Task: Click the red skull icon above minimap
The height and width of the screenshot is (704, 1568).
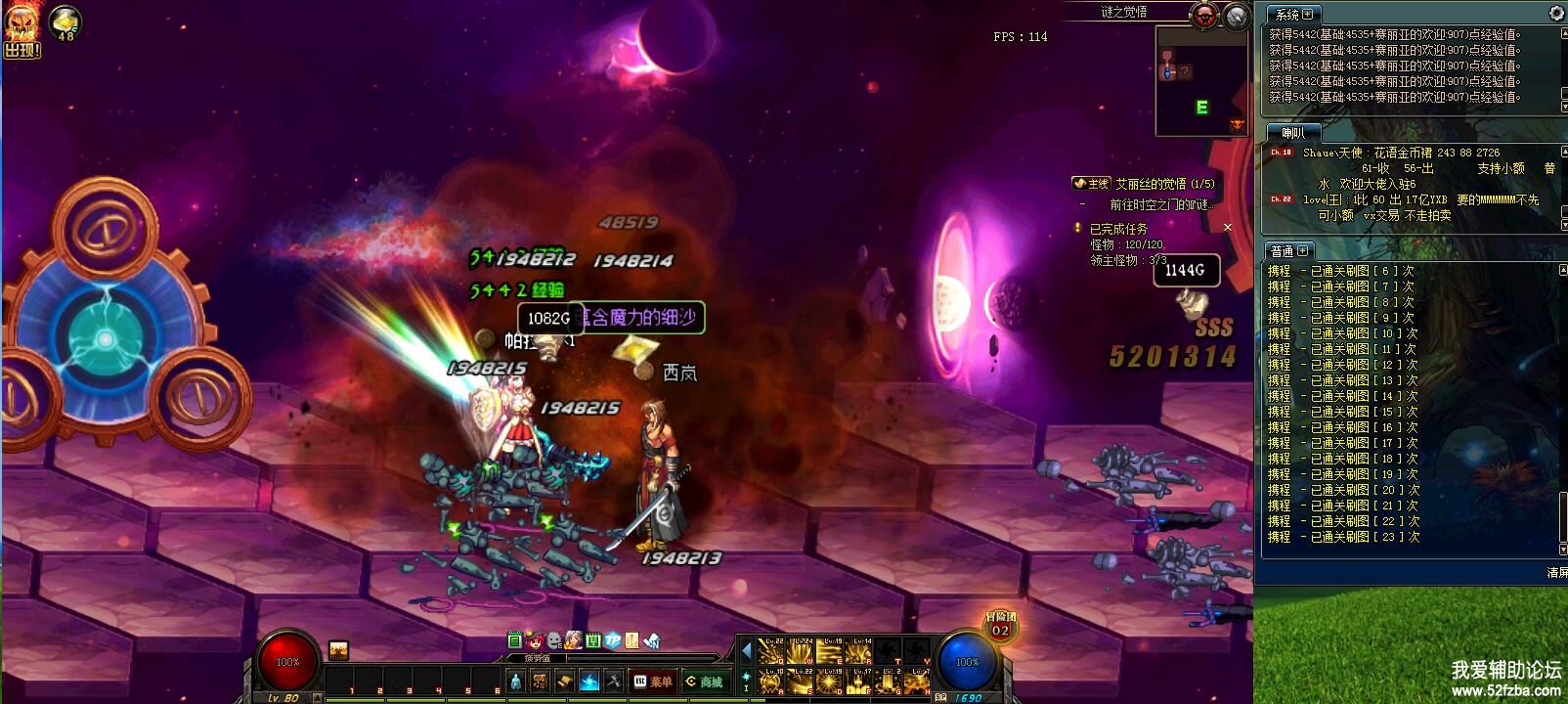Action: (x=1204, y=15)
